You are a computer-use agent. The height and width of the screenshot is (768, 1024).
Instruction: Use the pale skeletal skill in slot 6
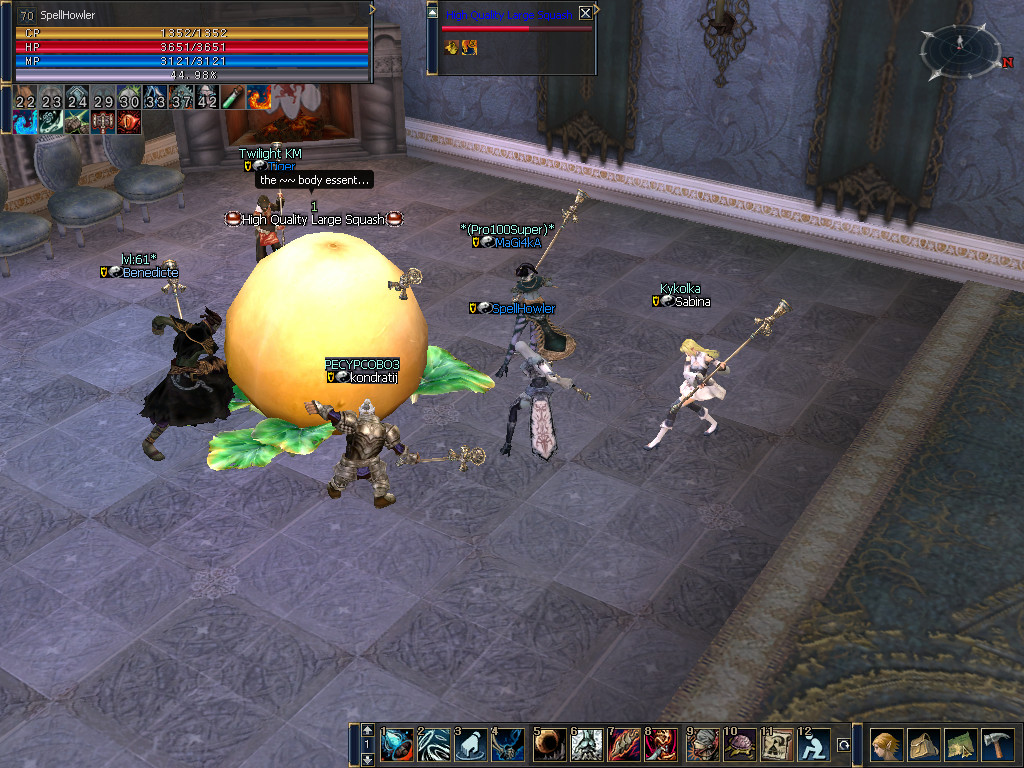point(586,745)
